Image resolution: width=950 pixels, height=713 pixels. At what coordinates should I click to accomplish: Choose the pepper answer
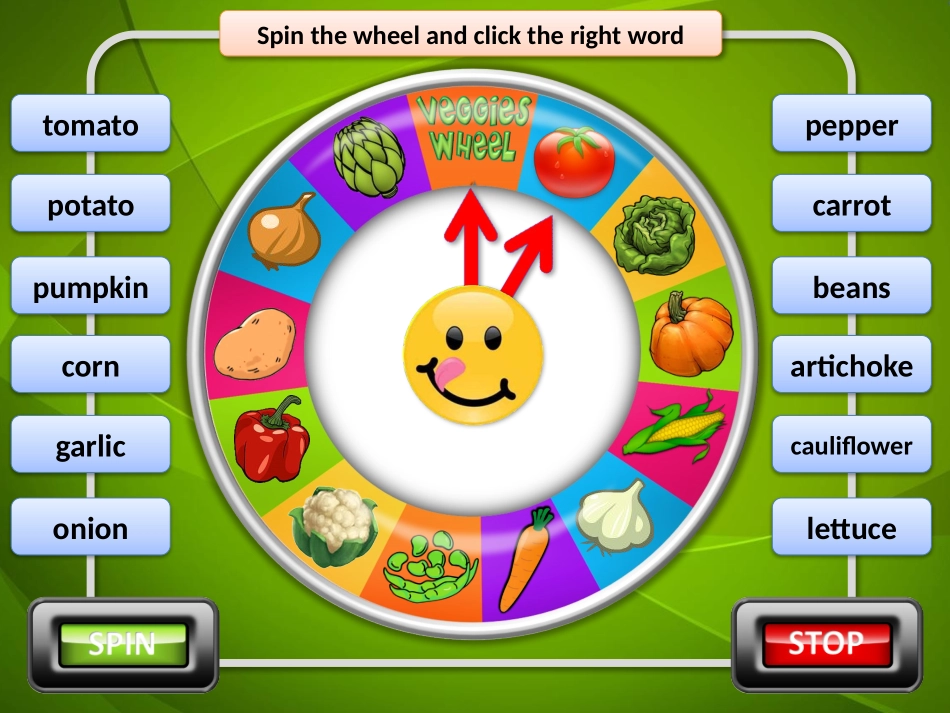tap(852, 125)
